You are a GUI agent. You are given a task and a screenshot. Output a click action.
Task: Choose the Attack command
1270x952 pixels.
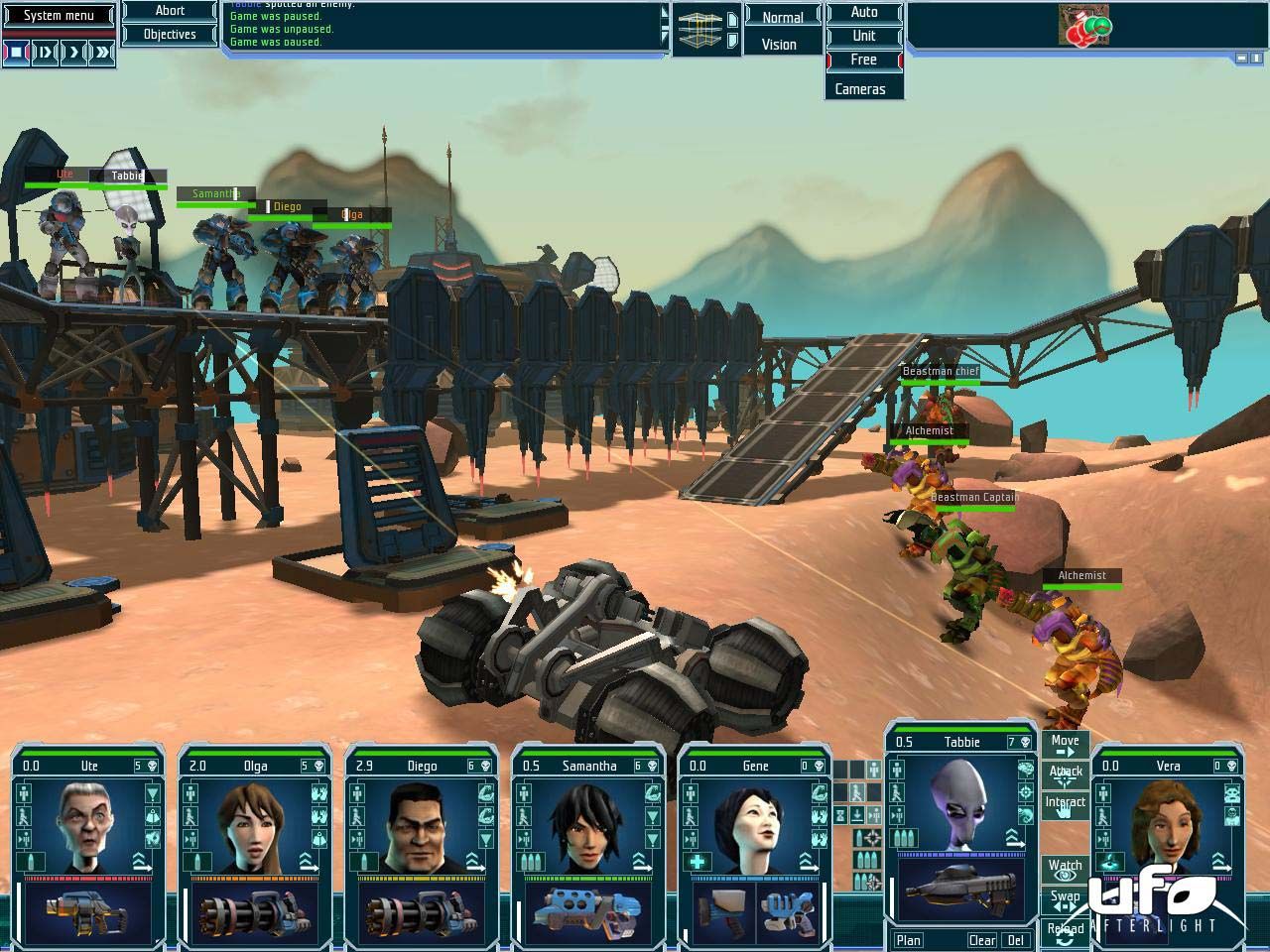(1065, 773)
